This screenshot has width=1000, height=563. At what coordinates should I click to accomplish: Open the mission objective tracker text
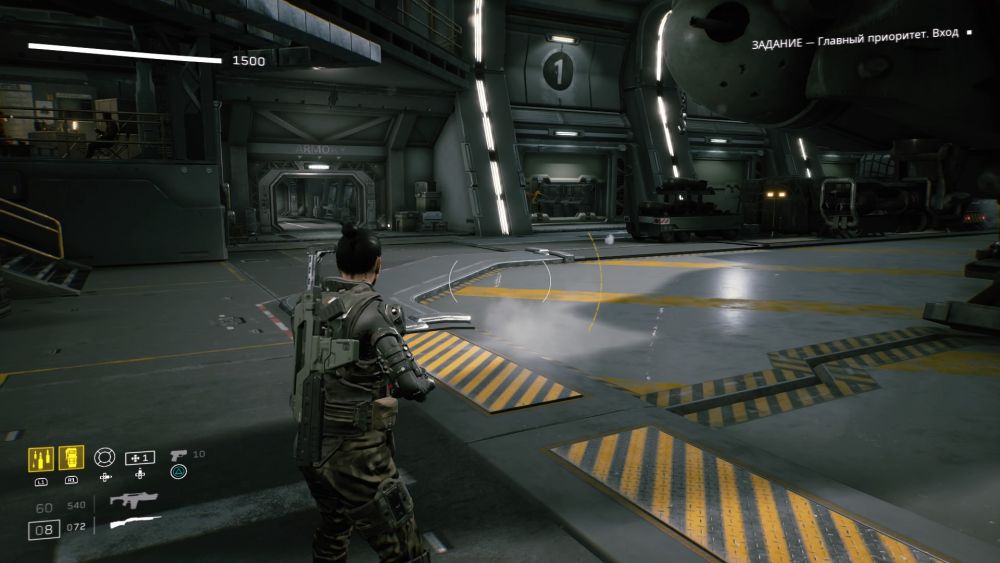click(855, 33)
